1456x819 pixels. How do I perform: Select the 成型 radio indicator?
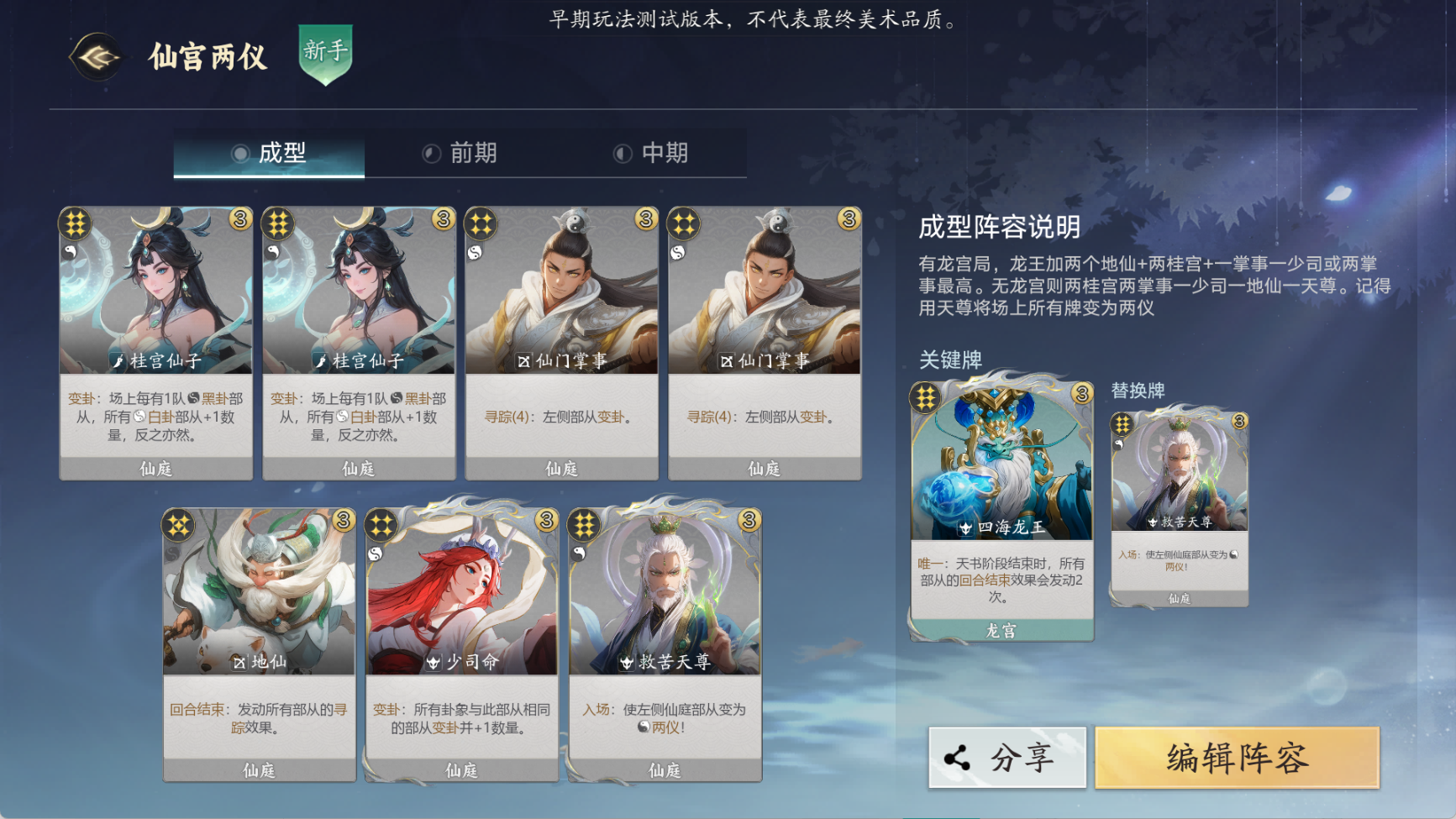(242, 153)
